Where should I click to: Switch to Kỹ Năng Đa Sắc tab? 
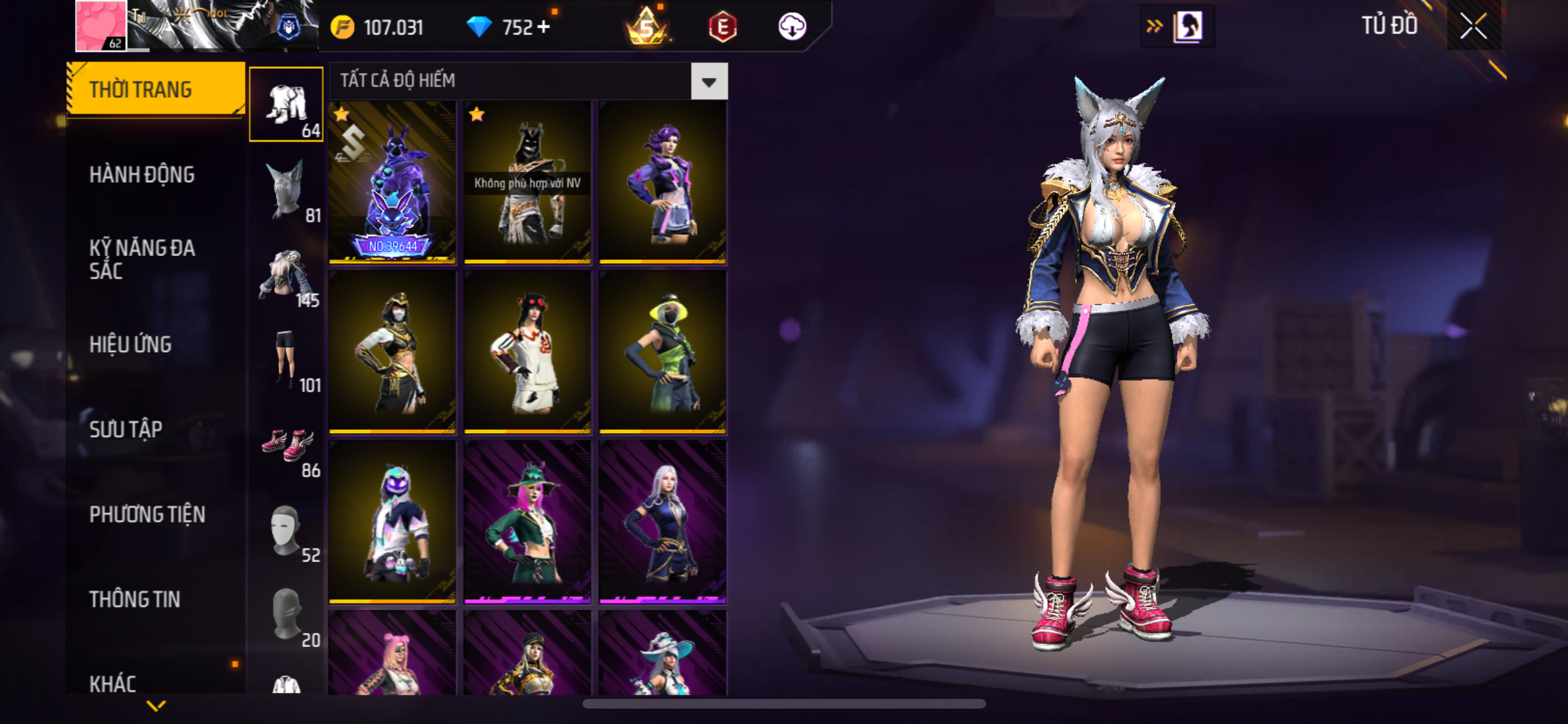click(x=142, y=259)
